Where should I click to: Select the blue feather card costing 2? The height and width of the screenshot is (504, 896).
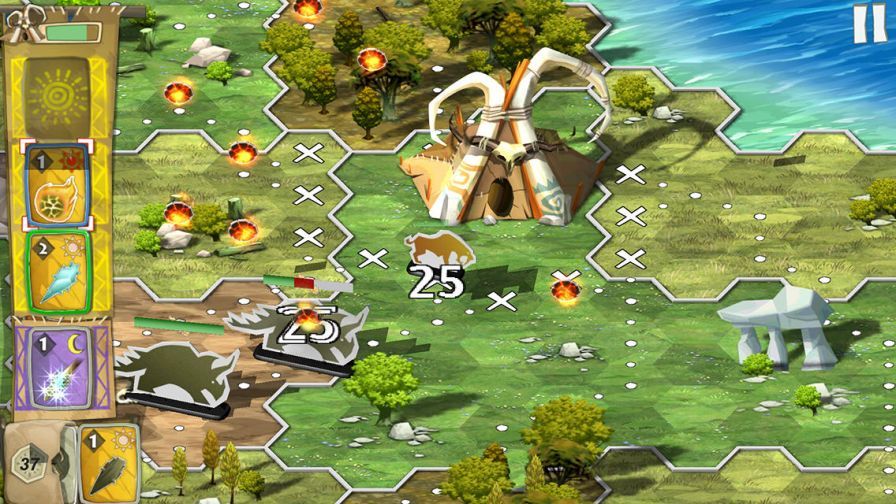[x=59, y=270]
